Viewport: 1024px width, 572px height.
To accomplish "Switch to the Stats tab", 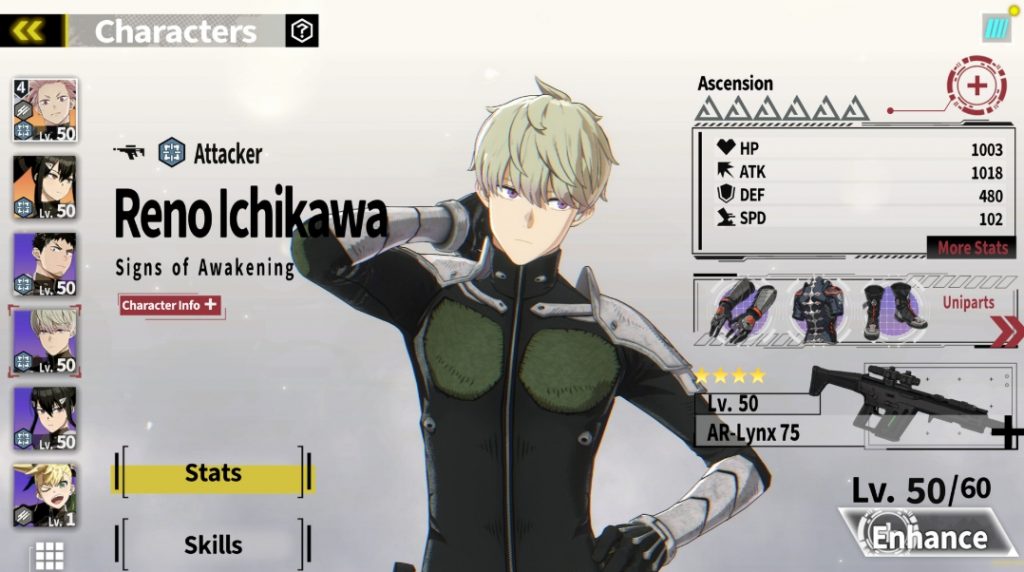I will pos(212,474).
